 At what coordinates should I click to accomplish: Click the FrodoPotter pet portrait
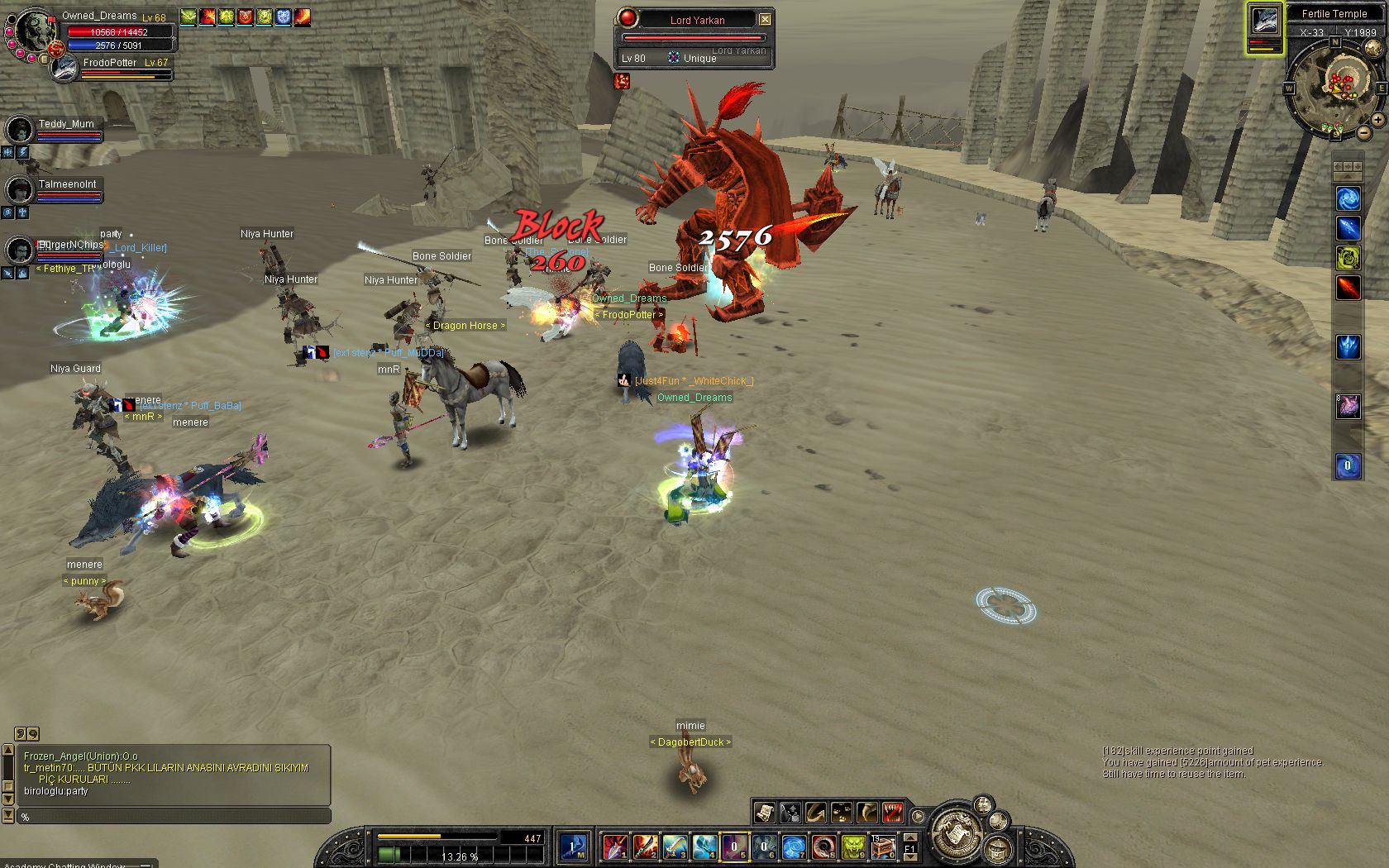point(64,69)
